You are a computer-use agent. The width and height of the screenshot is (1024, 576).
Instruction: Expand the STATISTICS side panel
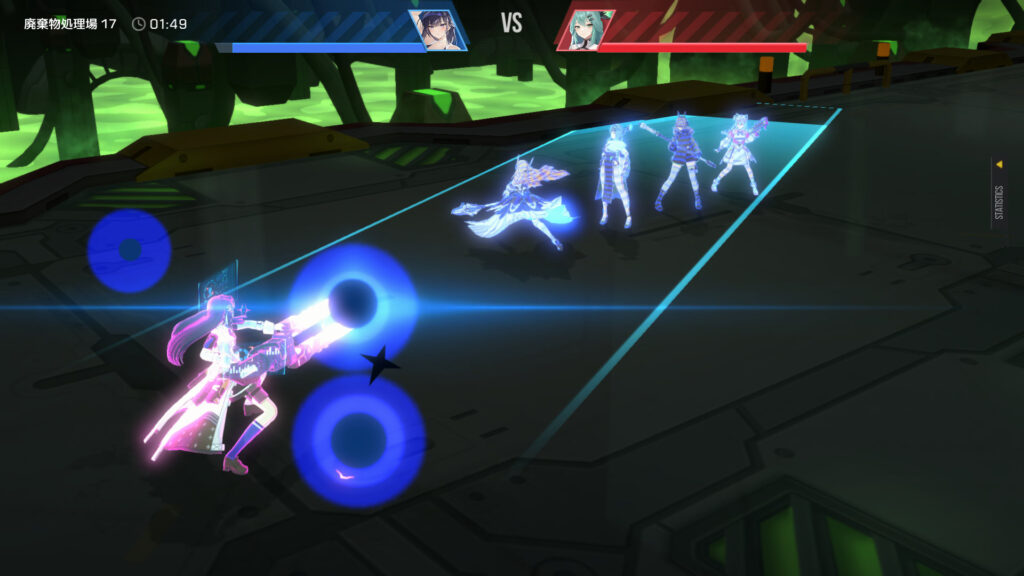tap(998, 191)
